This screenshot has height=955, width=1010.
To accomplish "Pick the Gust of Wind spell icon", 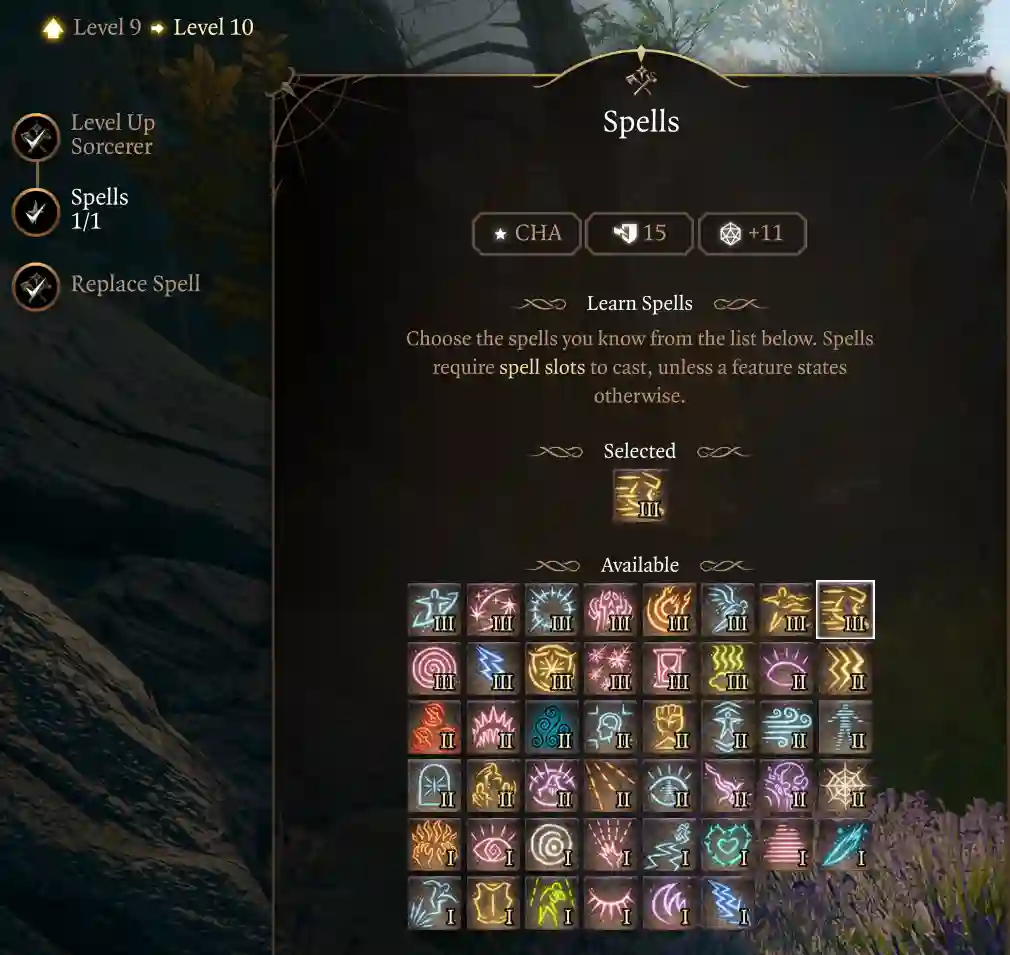I will click(786, 728).
